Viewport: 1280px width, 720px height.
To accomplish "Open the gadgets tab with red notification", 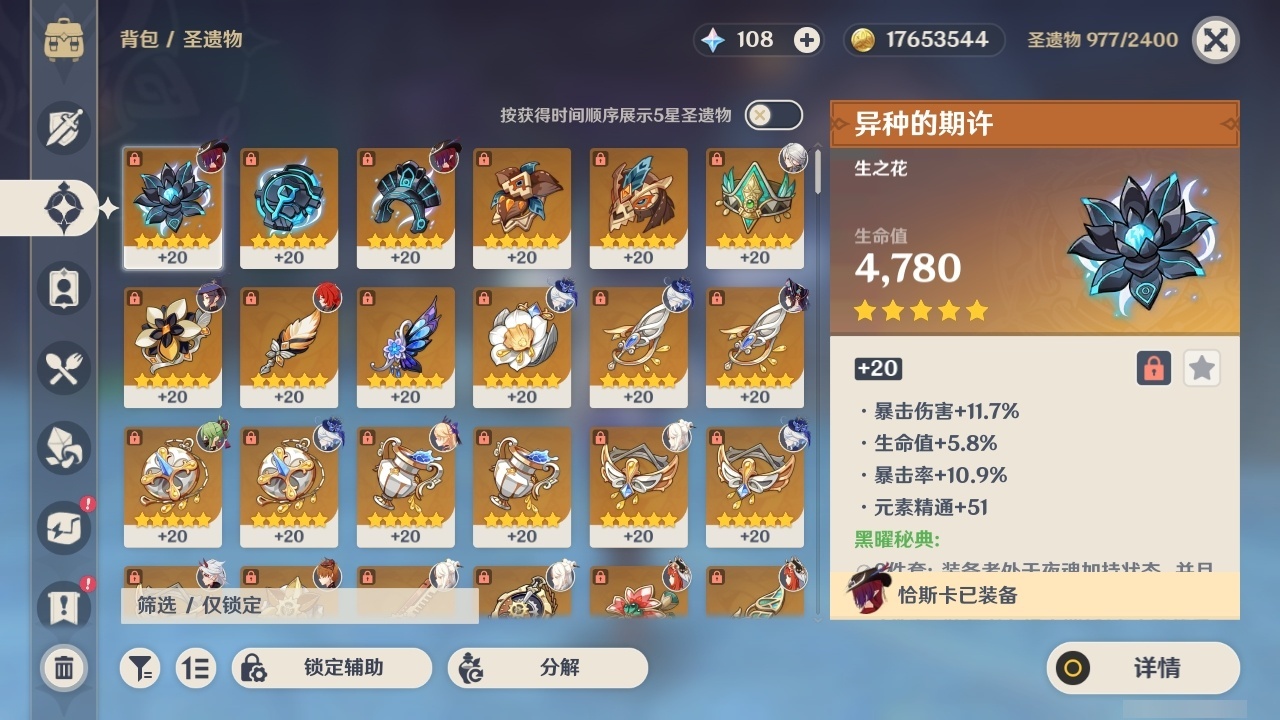I will (x=62, y=528).
